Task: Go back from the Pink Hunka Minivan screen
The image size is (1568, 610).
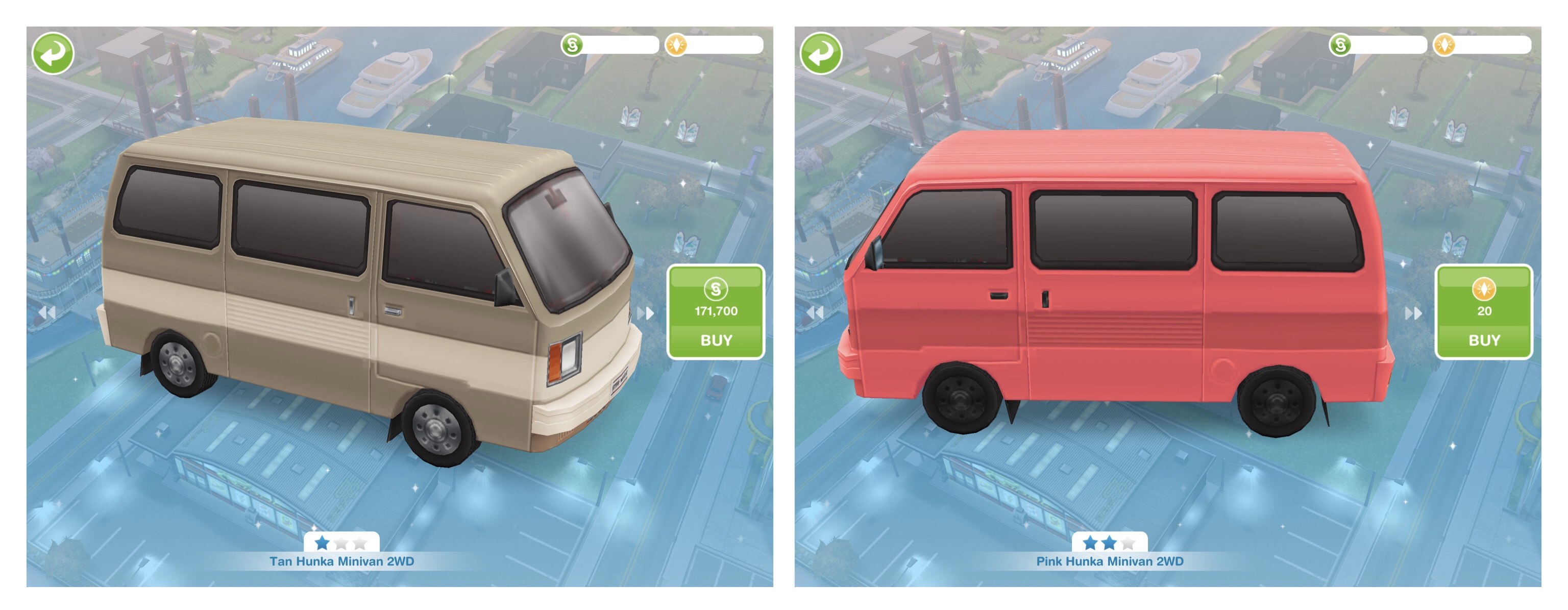Action: tap(821, 54)
